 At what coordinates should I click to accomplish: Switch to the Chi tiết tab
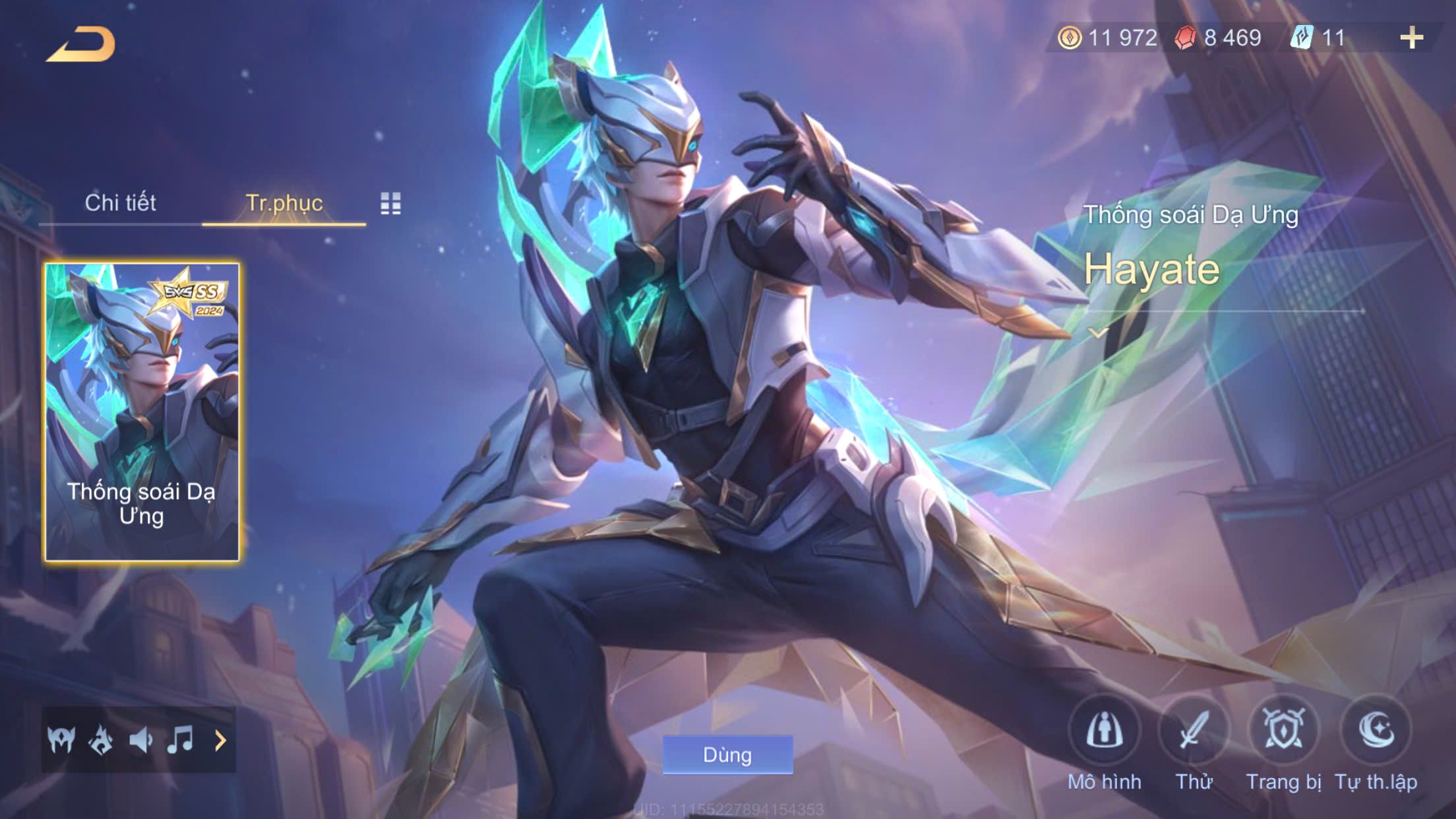coord(120,203)
